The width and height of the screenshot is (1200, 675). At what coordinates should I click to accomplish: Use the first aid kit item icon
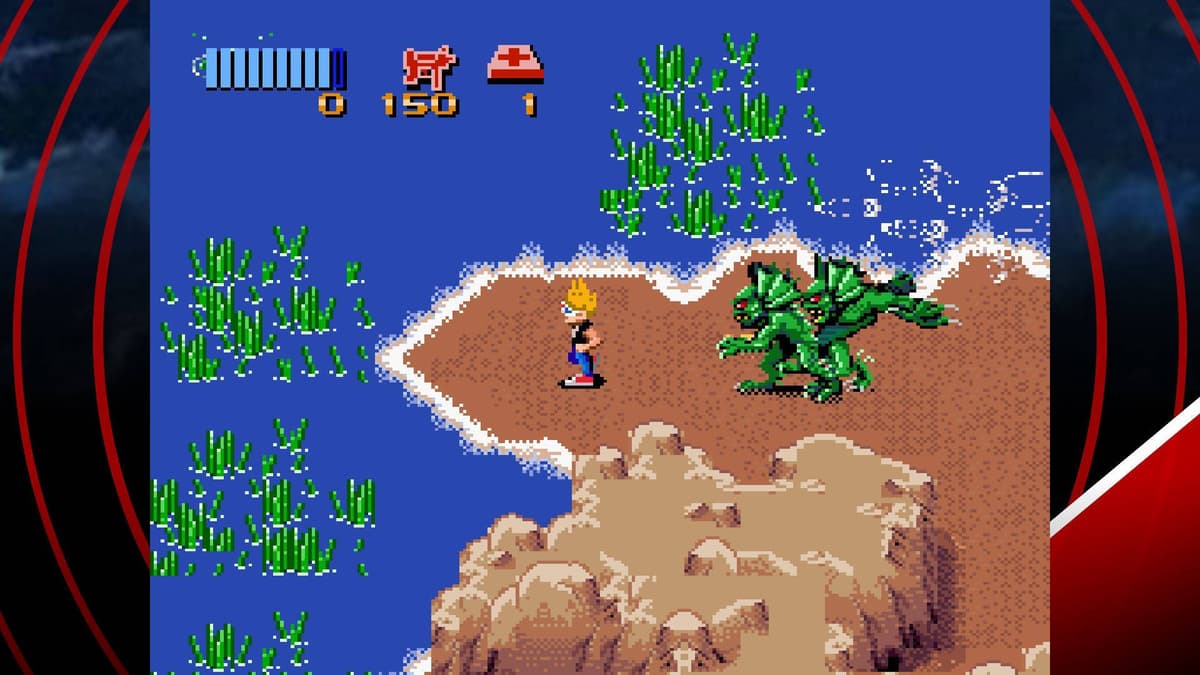(515, 64)
